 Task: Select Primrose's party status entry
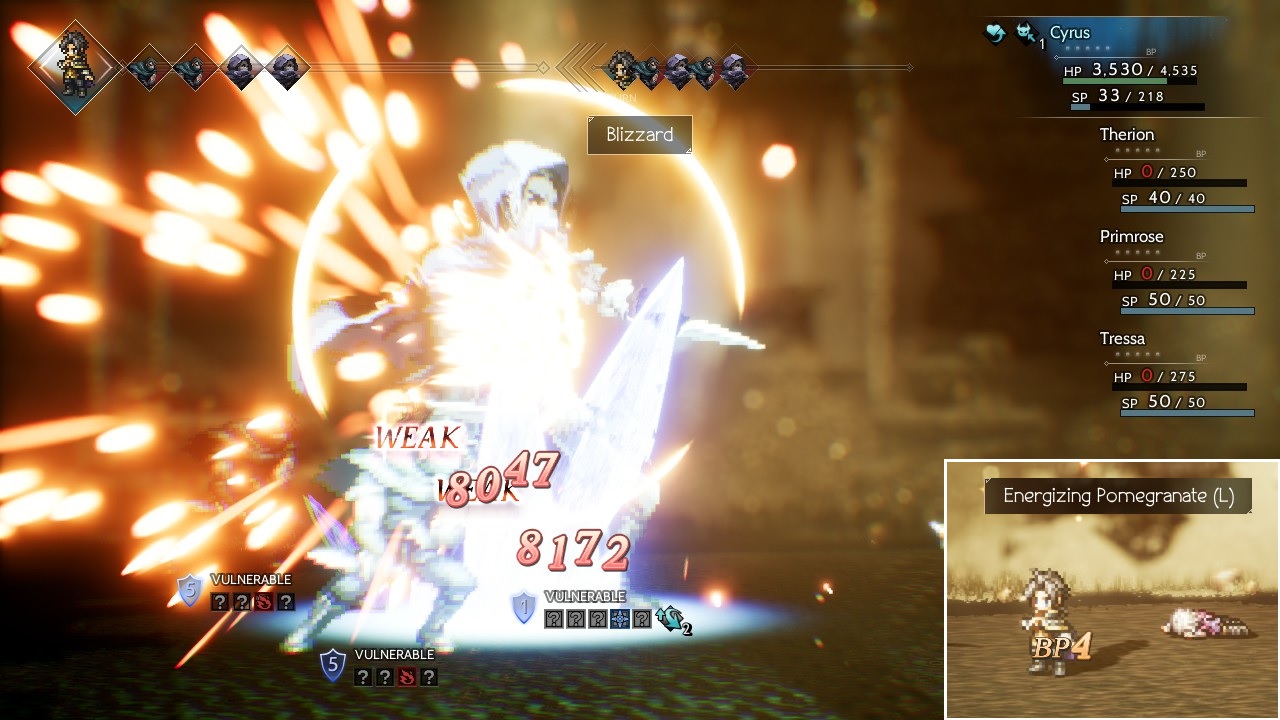(x=1131, y=237)
